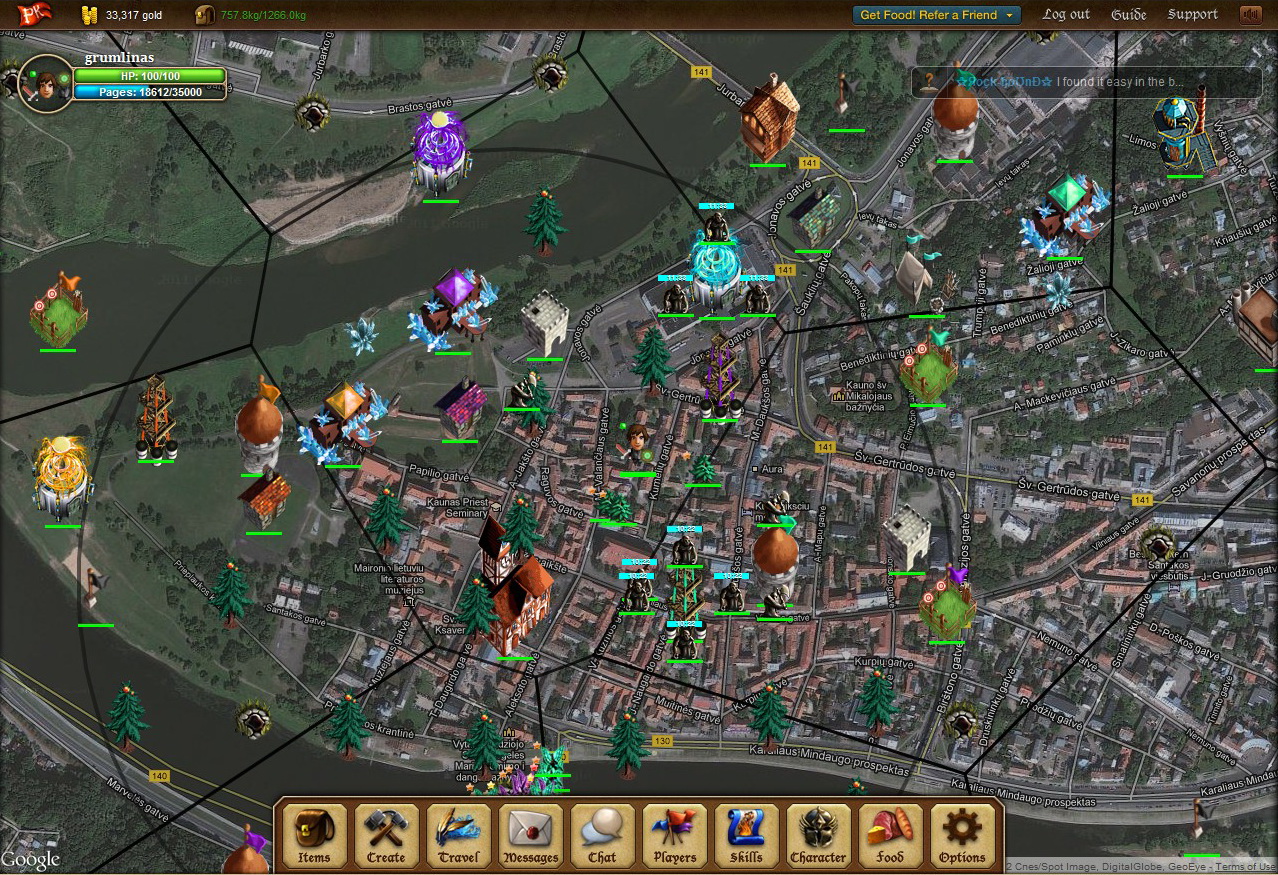The height and width of the screenshot is (875, 1278).
Task: Open the chat message notification bar
Action: (x=1086, y=82)
